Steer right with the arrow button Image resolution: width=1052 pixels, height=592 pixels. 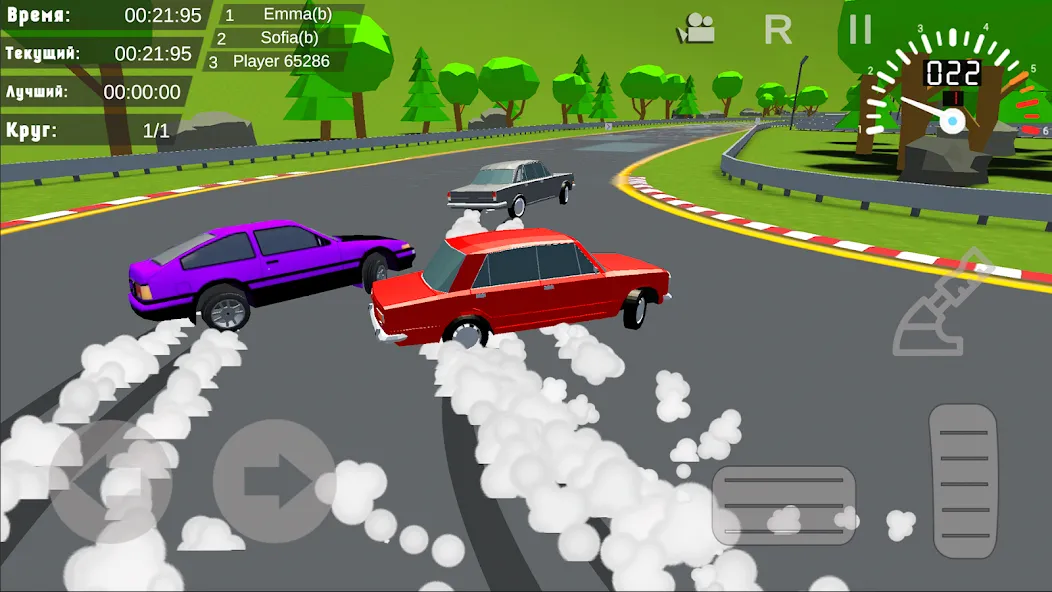(x=274, y=481)
